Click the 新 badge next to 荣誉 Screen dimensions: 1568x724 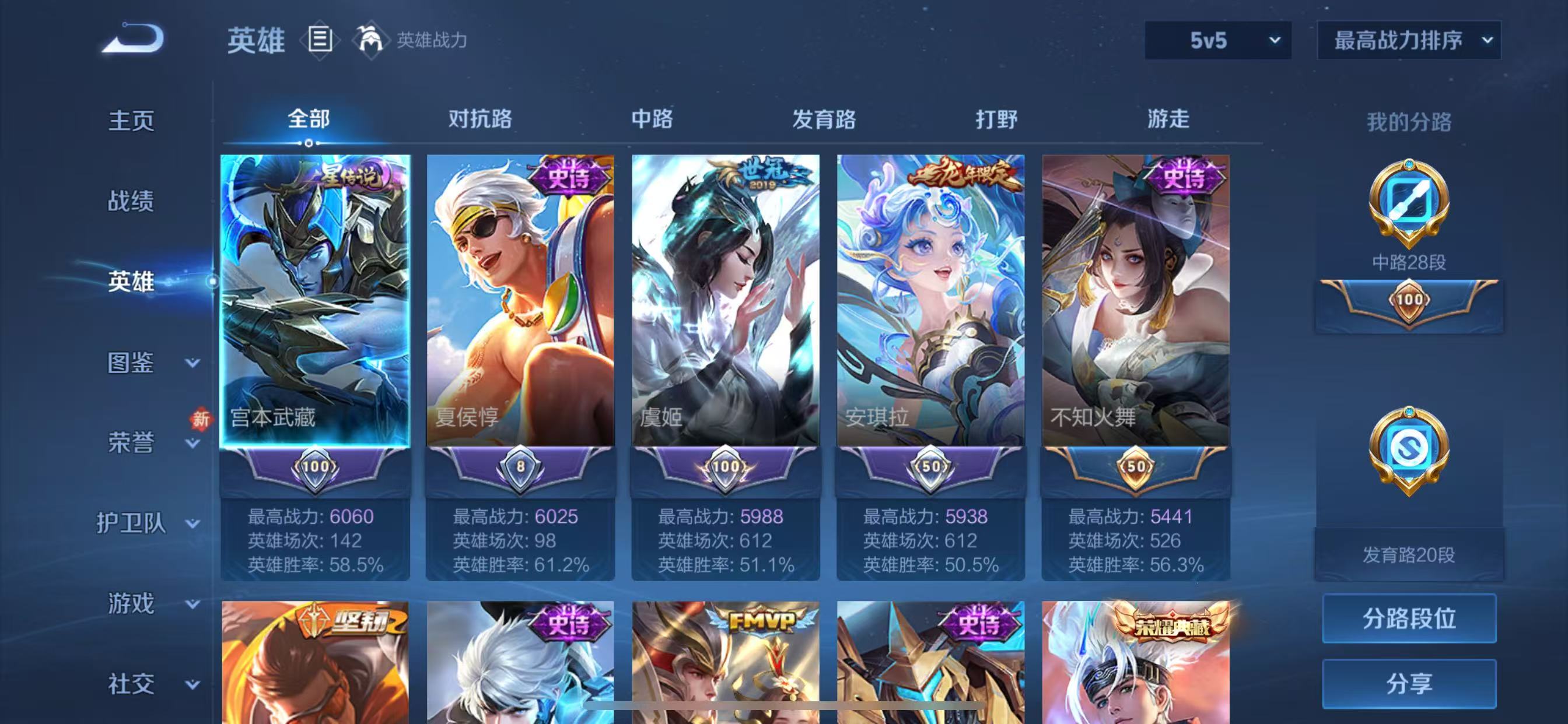click(x=201, y=420)
